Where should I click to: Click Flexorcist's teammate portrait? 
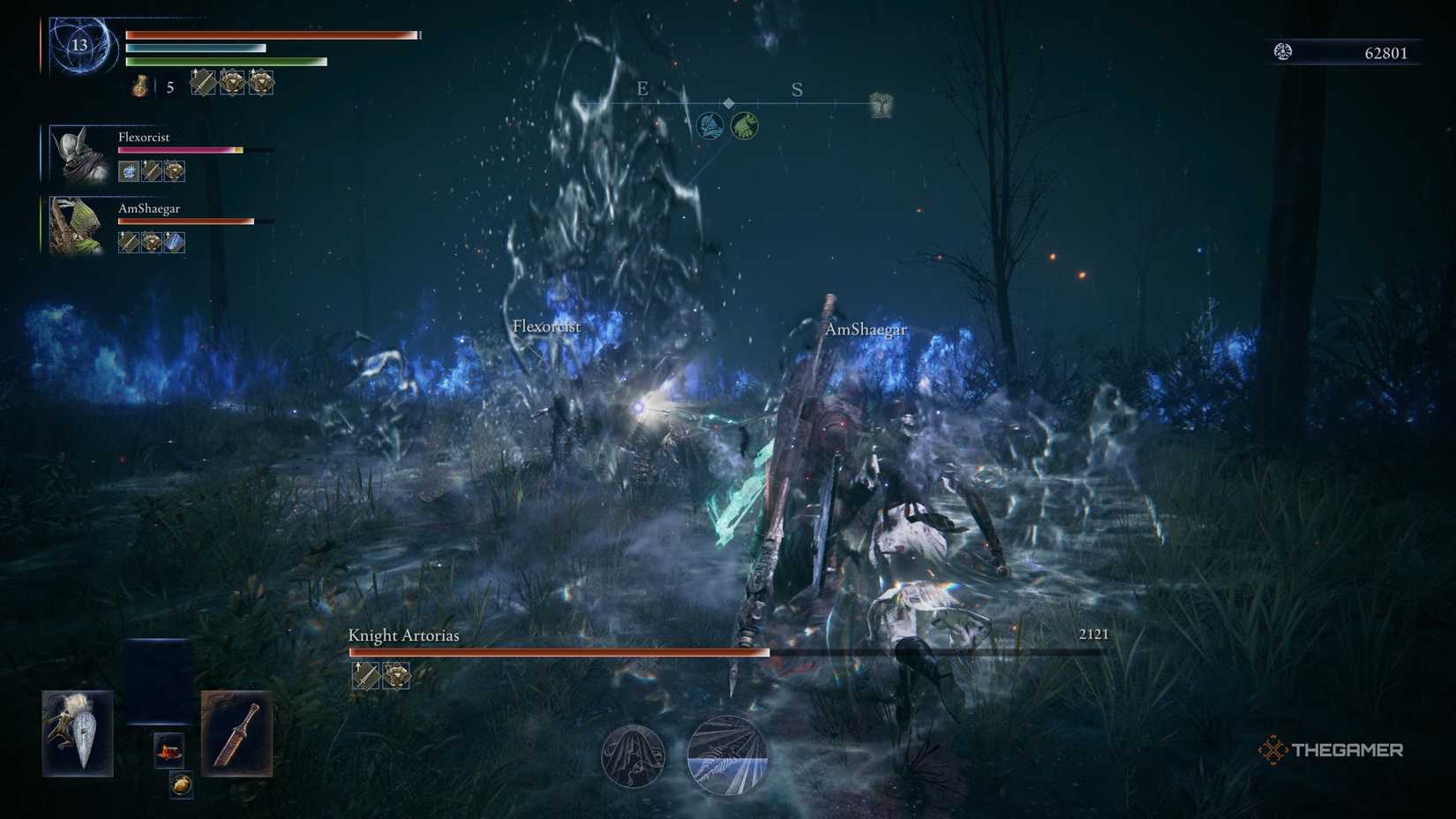78,154
